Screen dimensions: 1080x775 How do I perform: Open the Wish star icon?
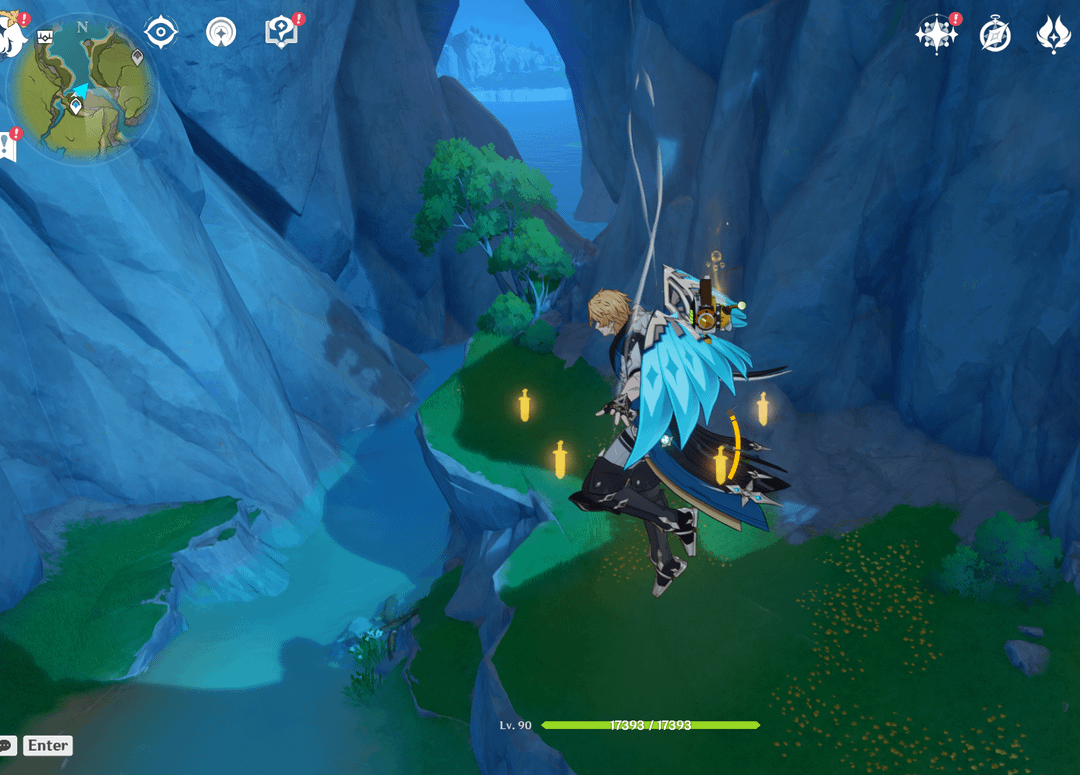tap(936, 34)
